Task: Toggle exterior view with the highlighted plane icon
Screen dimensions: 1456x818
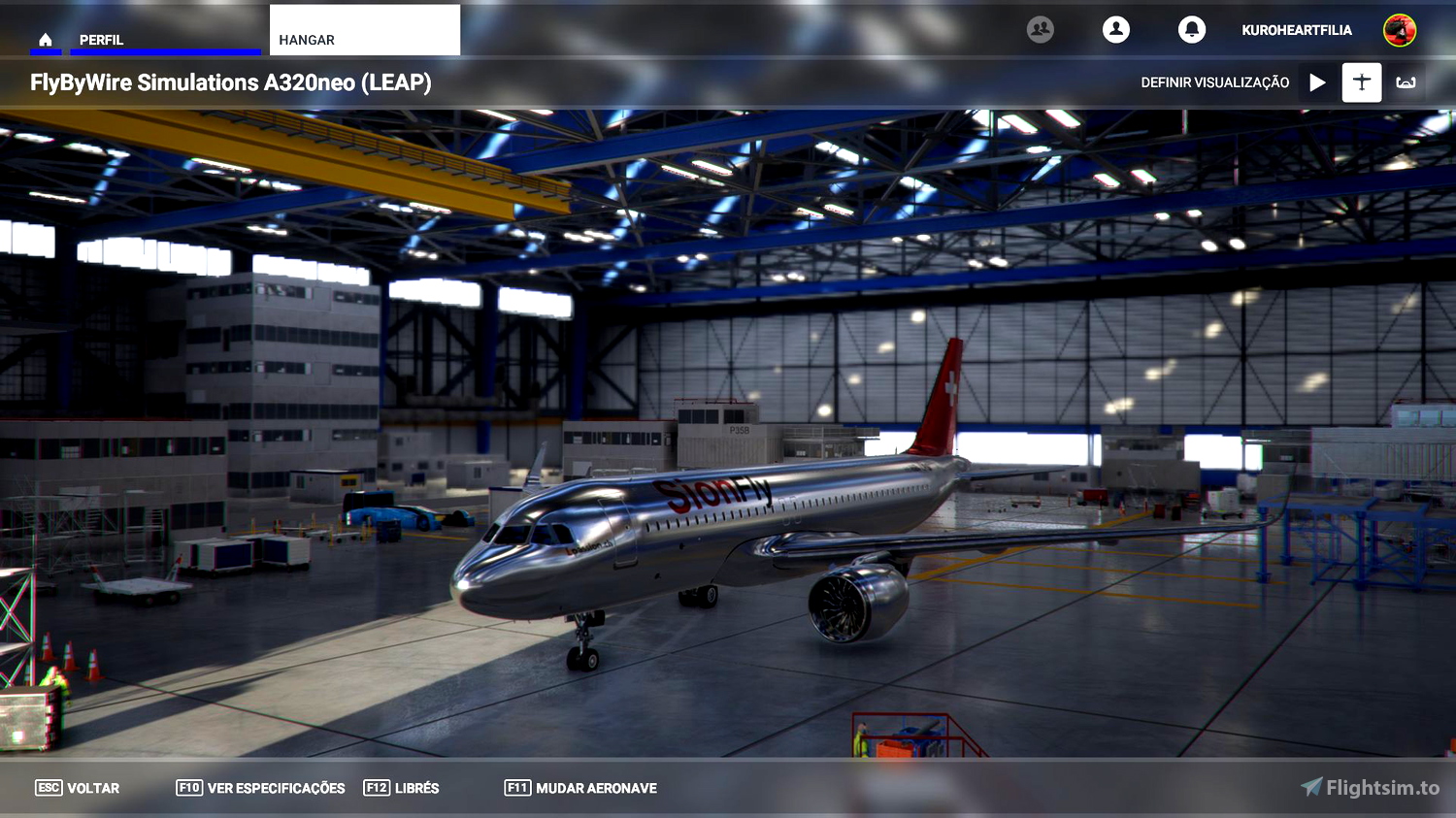Action: tap(1361, 82)
